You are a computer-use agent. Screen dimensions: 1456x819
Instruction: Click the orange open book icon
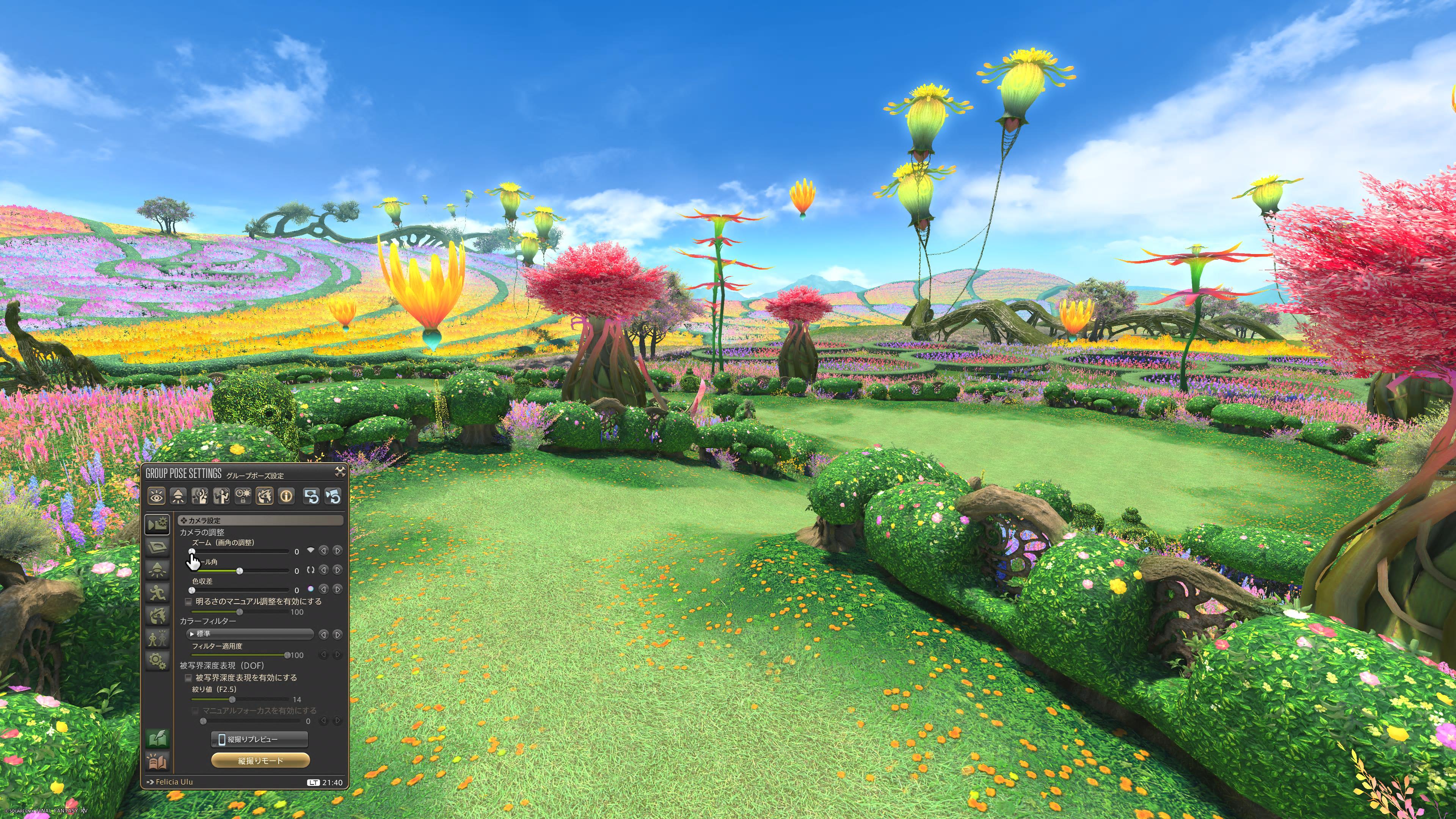coord(157,762)
